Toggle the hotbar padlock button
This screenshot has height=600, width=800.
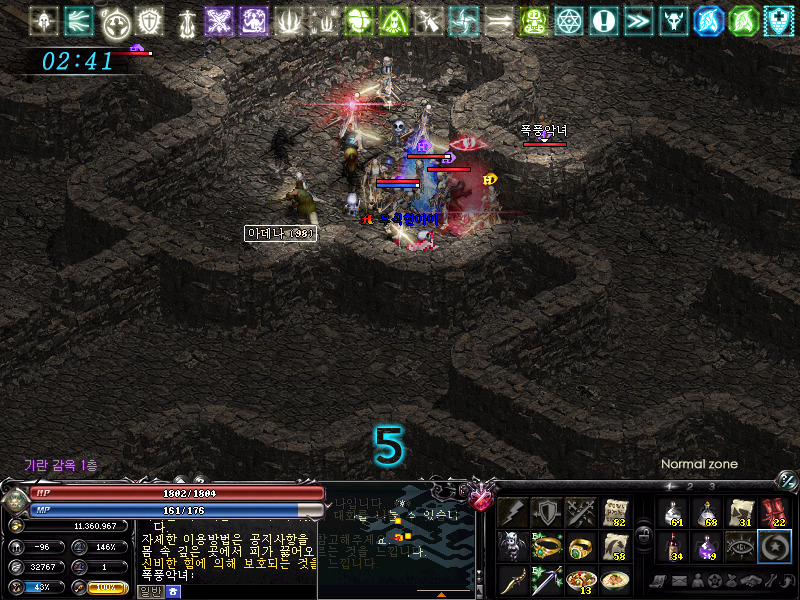click(644, 532)
